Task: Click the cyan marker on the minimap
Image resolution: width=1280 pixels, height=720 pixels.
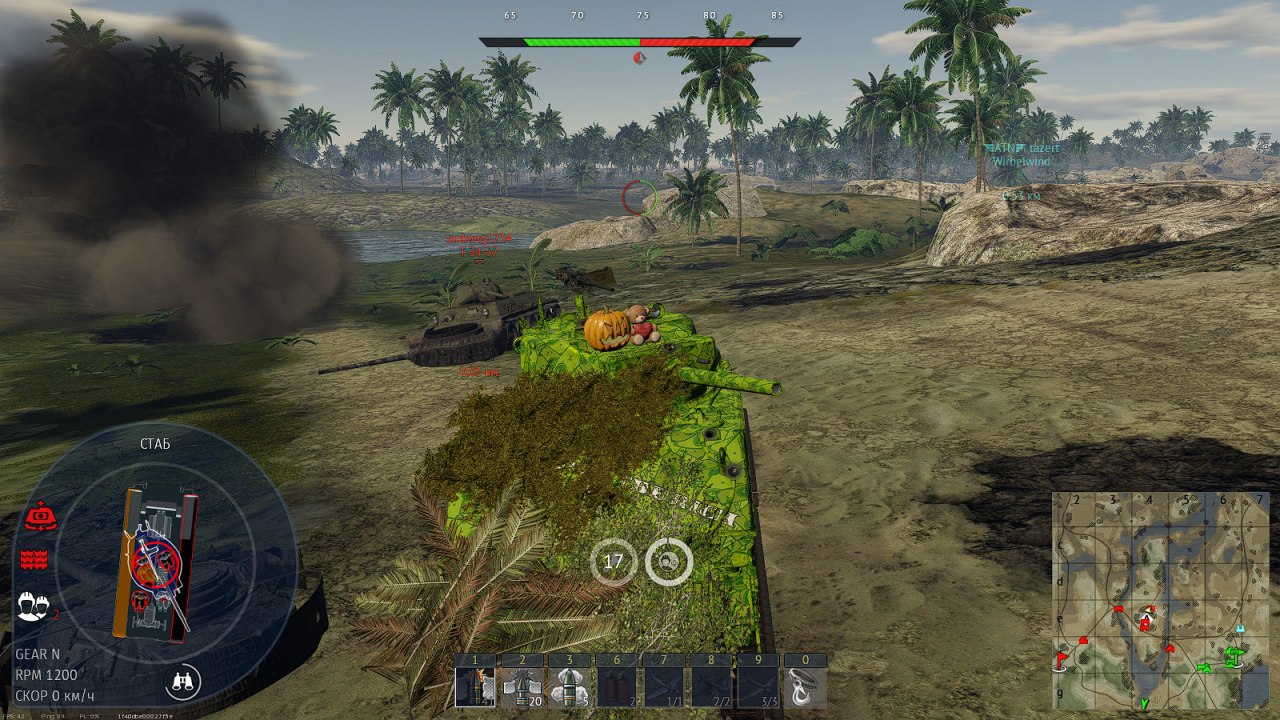Action: click(x=1240, y=629)
